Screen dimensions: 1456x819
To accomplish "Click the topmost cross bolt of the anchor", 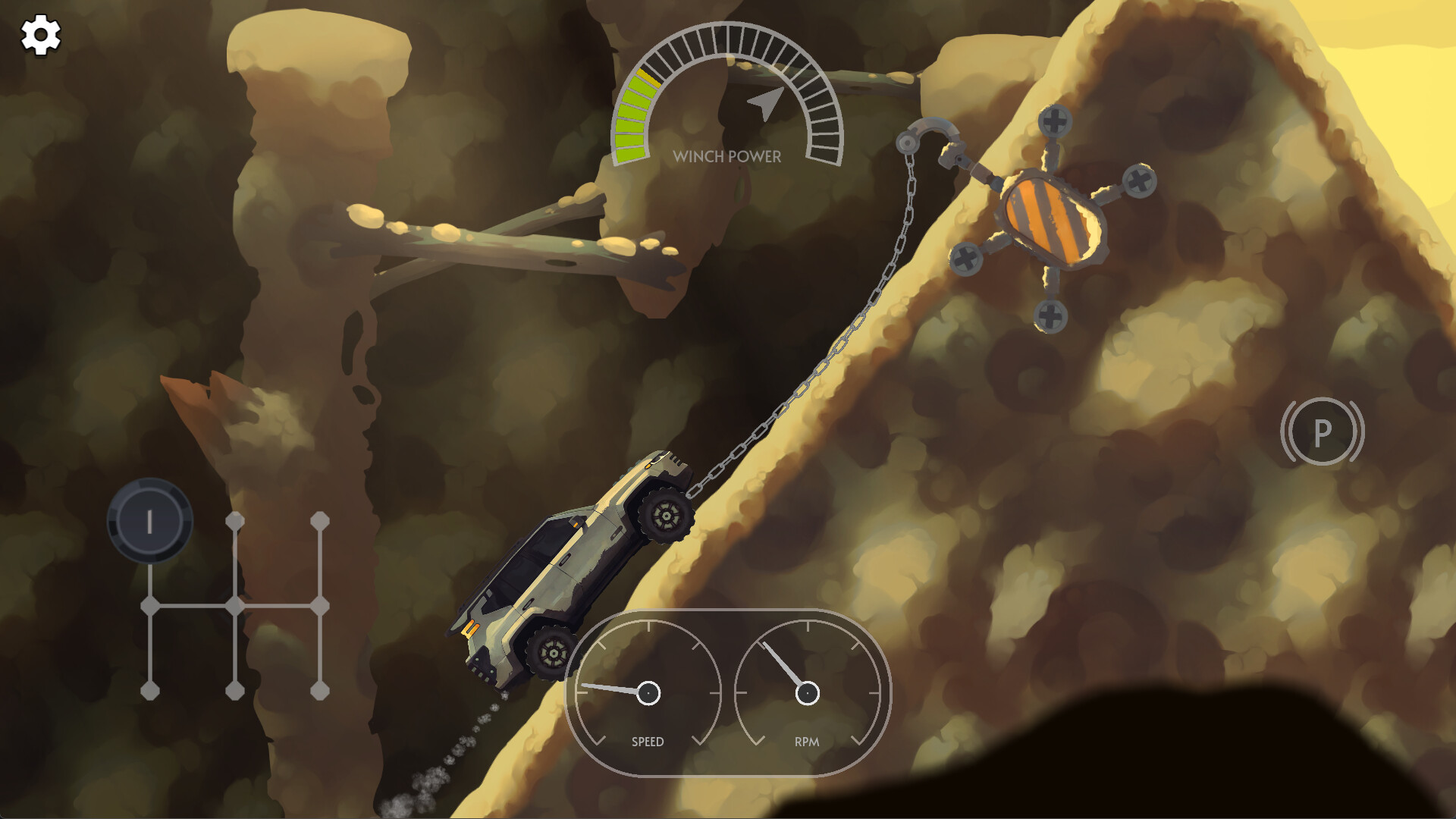I will pos(1054,120).
